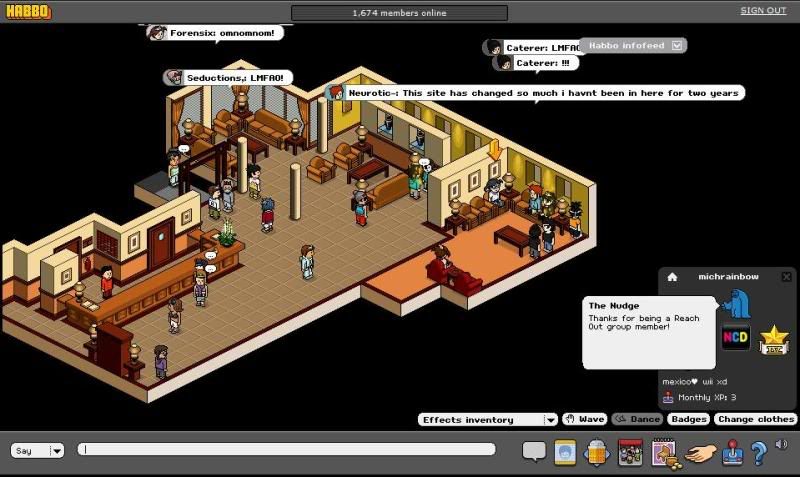Click the SIGN OUT link
Image resolution: width=800 pixels, height=477 pixels.
point(763,11)
